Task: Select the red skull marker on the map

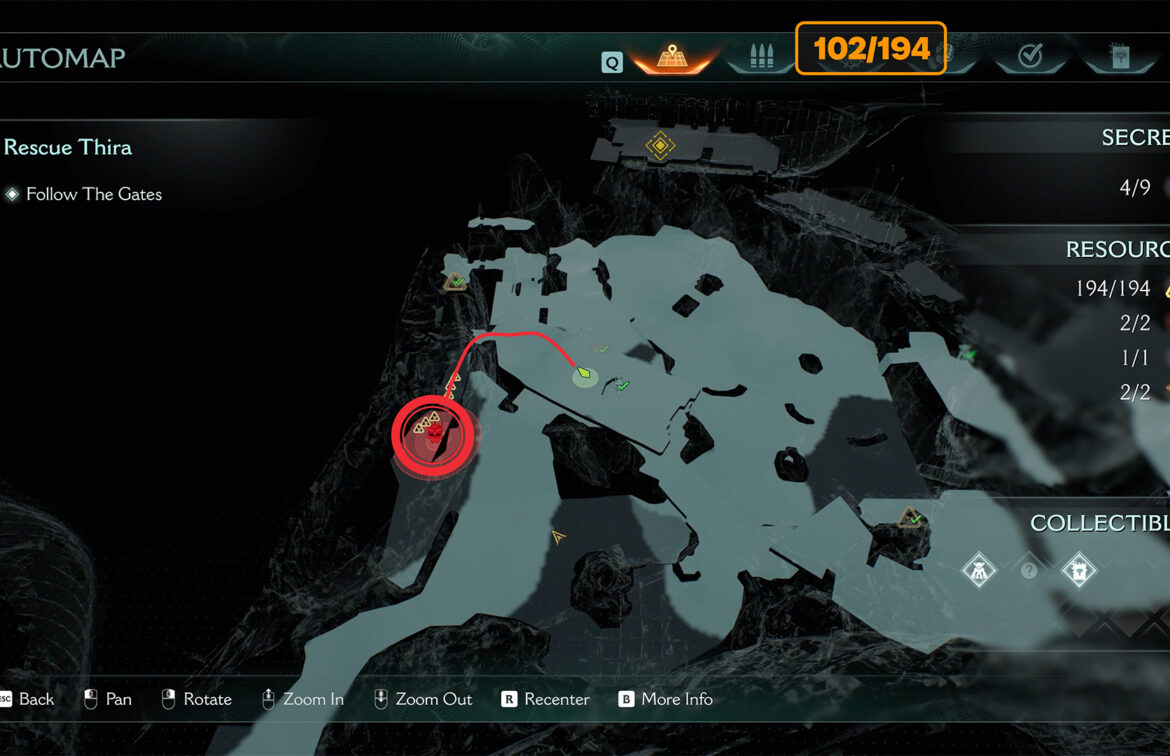Action: 435,434
